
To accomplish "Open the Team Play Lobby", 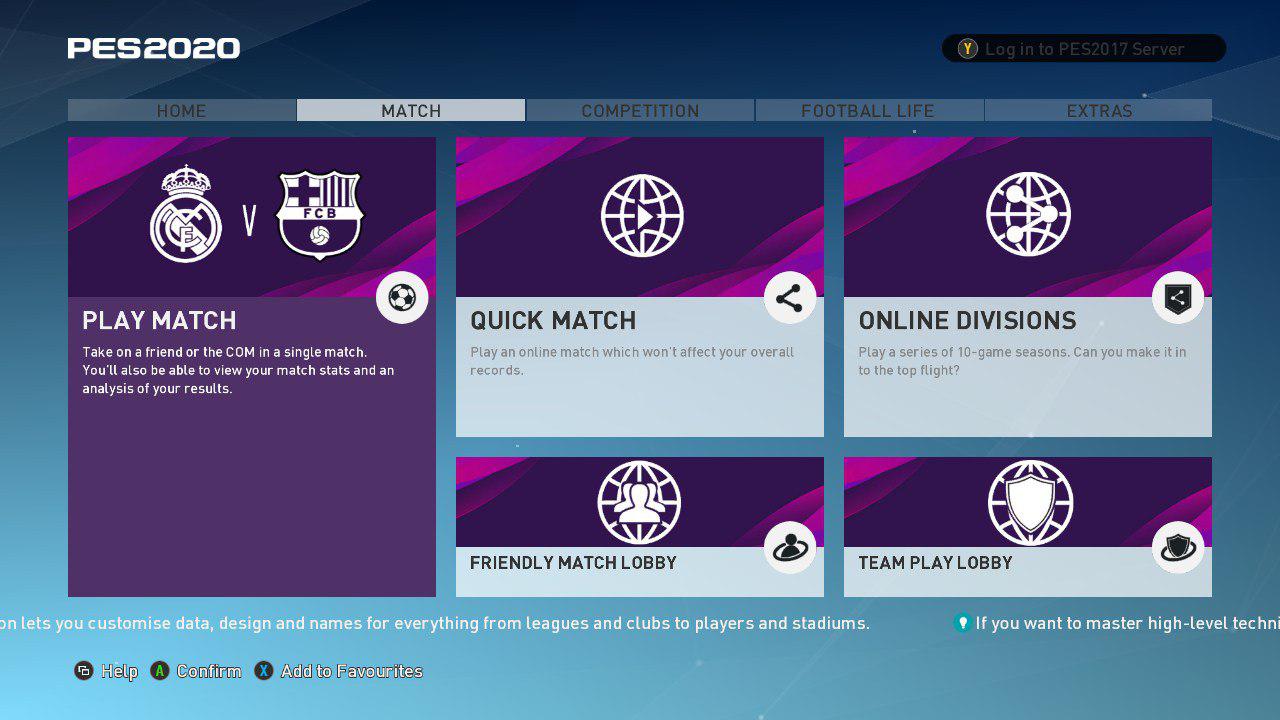I will click(x=1027, y=527).
